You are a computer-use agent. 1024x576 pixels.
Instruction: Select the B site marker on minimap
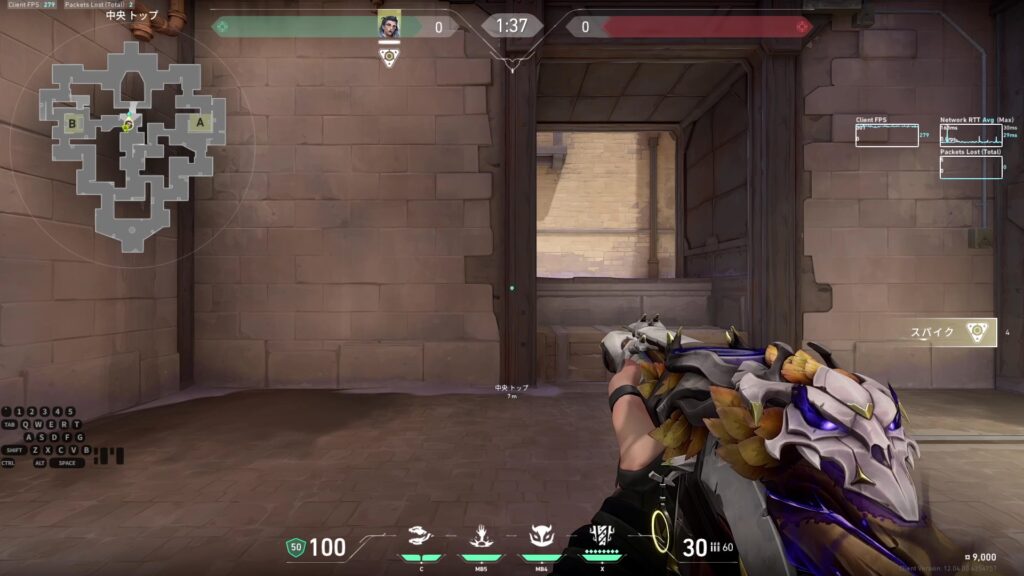(x=72, y=124)
